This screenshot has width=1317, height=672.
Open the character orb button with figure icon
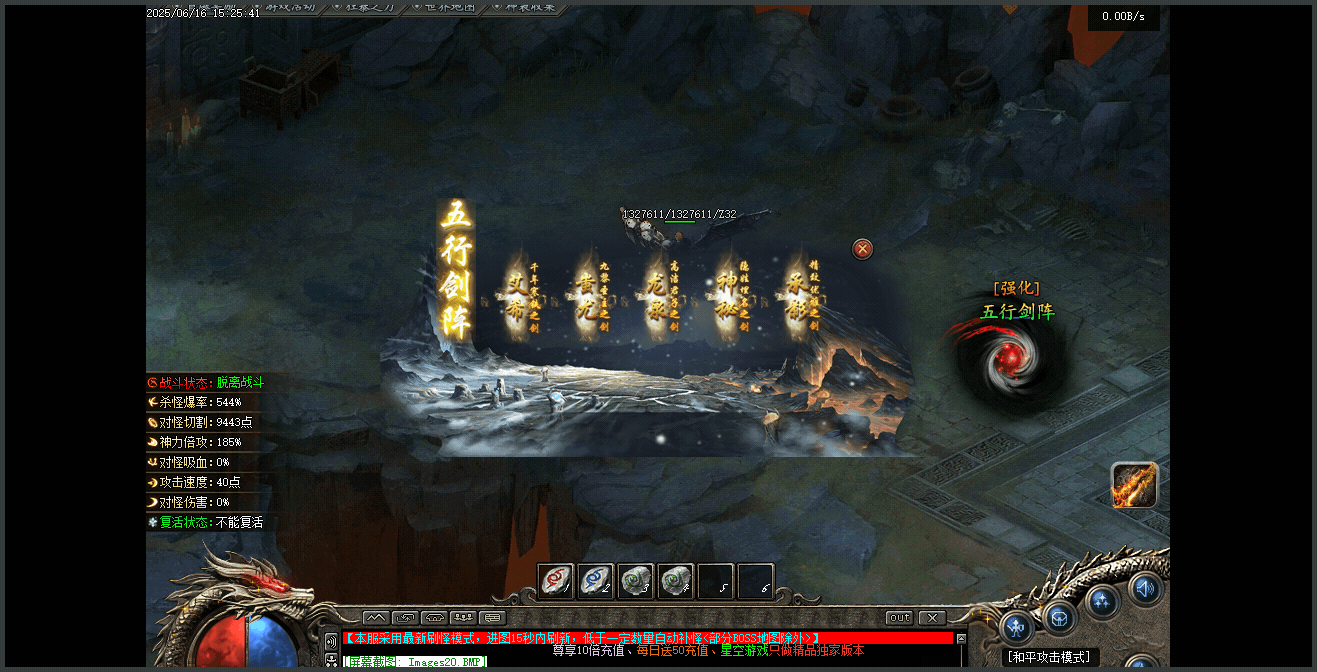[1016, 627]
